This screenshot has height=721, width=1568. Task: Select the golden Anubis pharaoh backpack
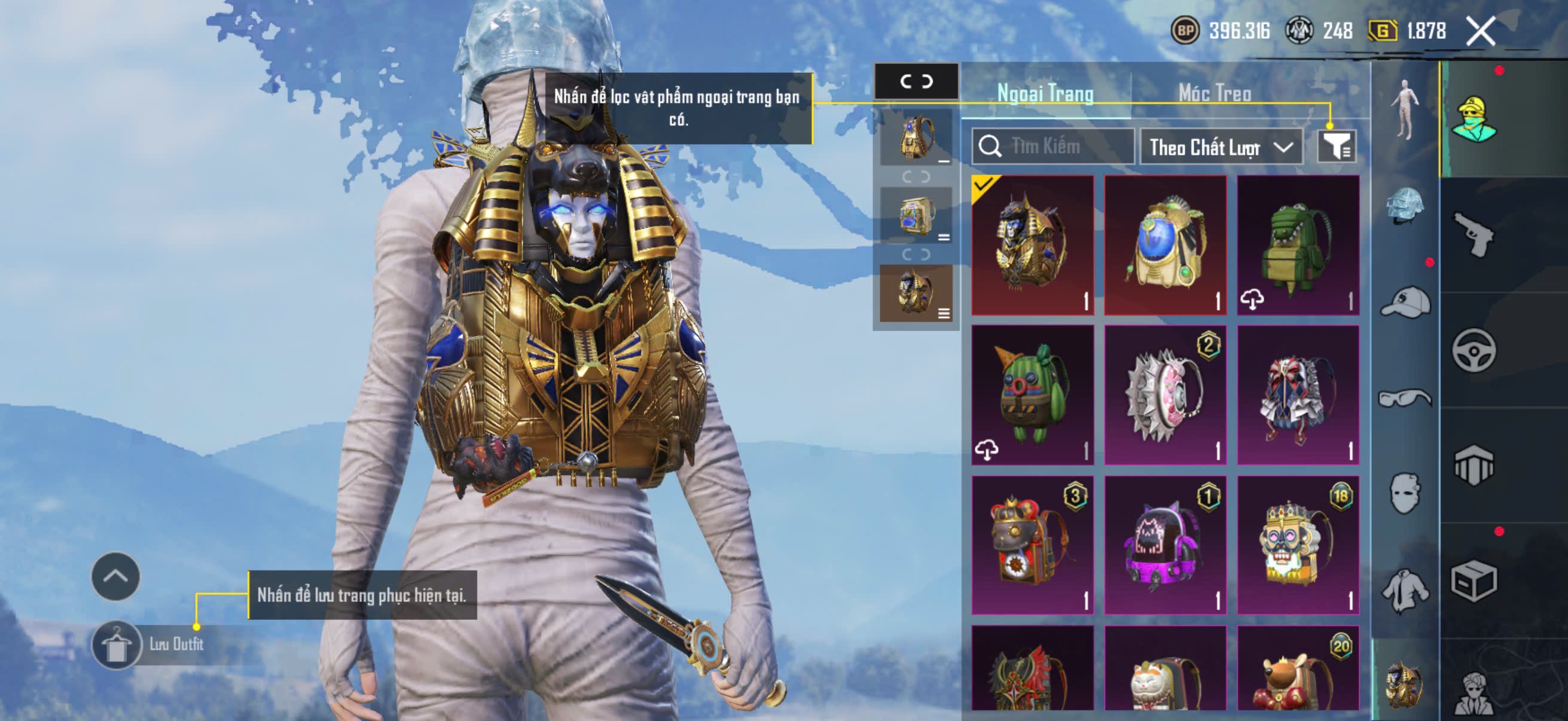pyautogui.click(x=1032, y=245)
